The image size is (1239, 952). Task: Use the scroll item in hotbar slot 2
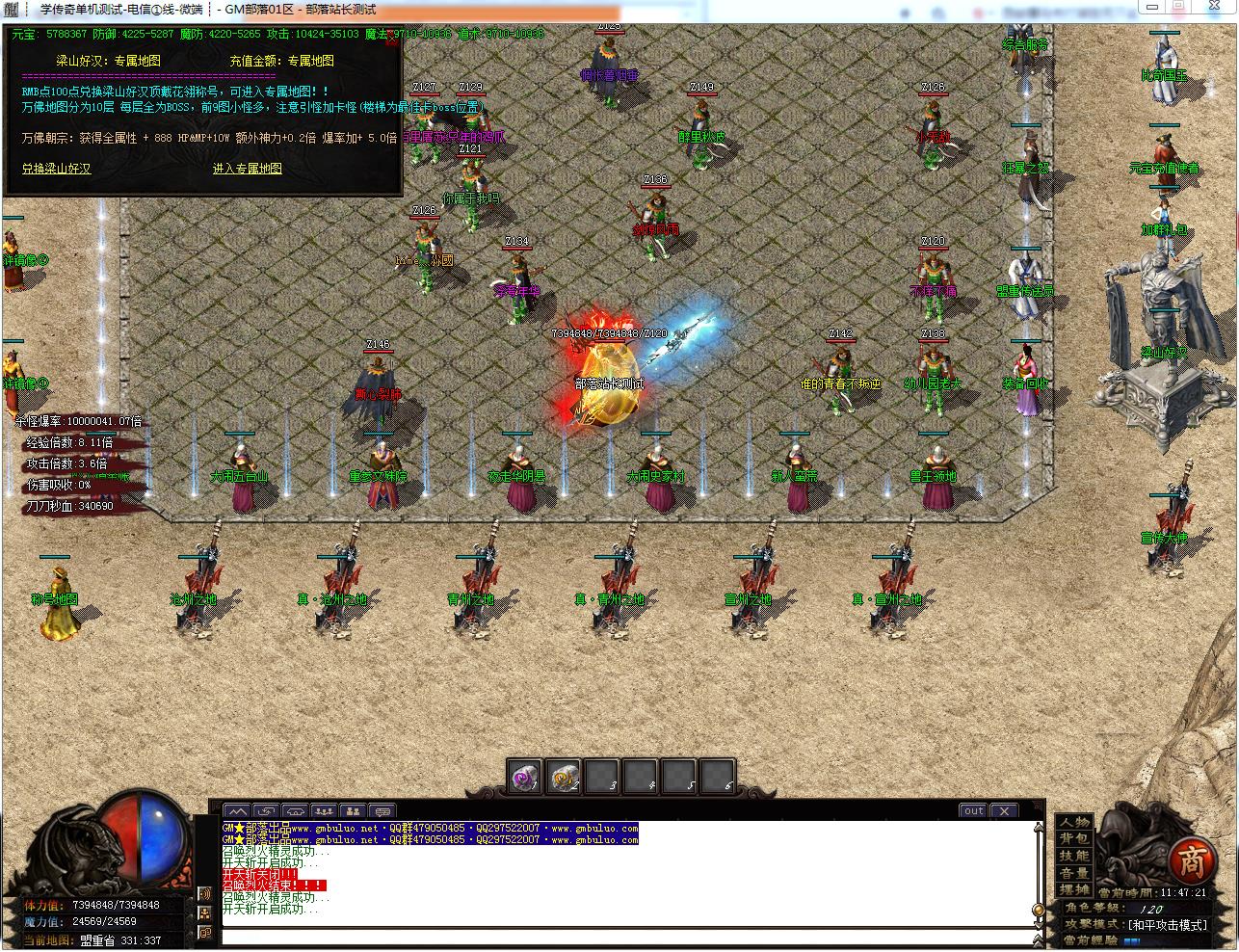coord(564,777)
